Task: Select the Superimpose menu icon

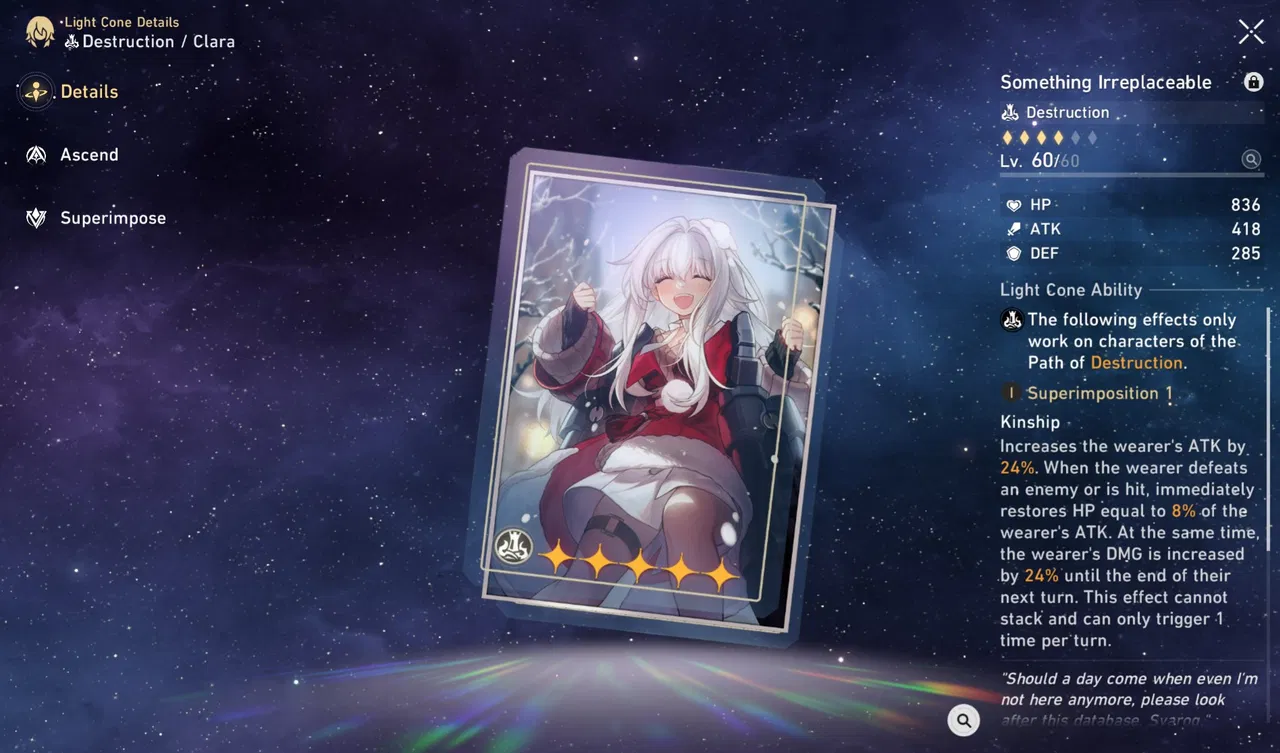Action: (x=38, y=218)
